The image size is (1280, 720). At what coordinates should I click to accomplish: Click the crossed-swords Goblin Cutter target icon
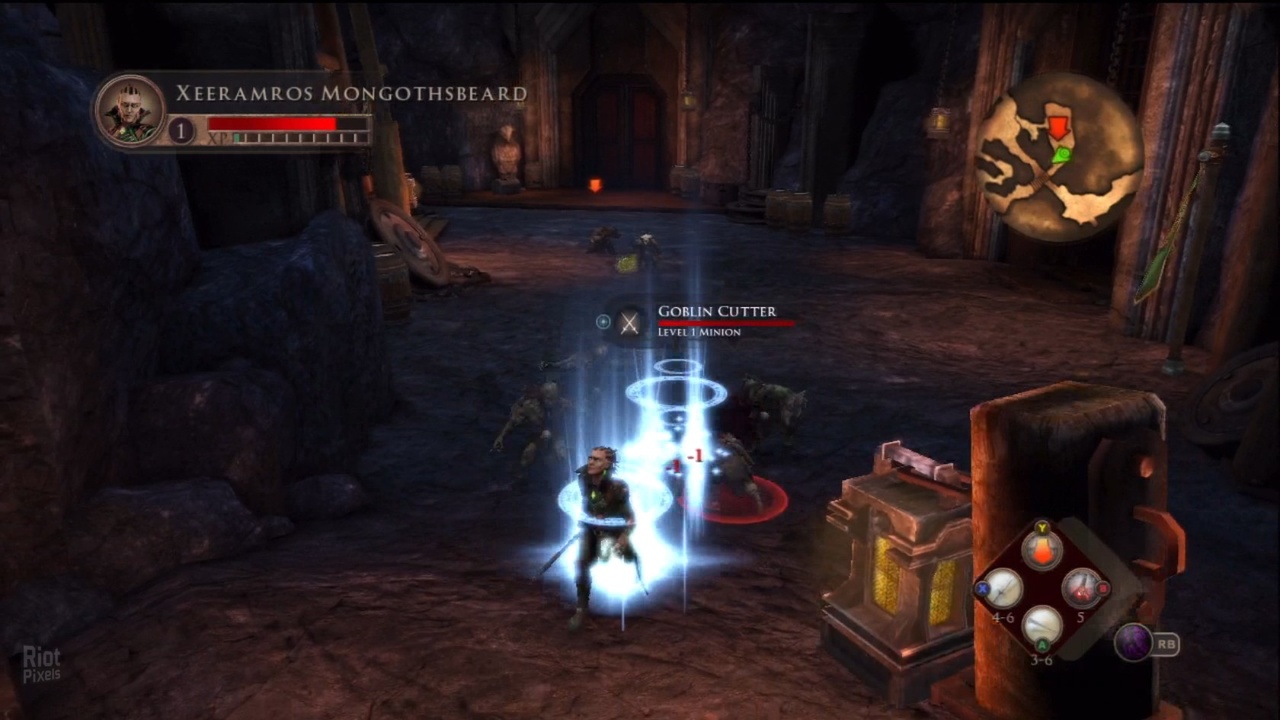click(x=629, y=322)
